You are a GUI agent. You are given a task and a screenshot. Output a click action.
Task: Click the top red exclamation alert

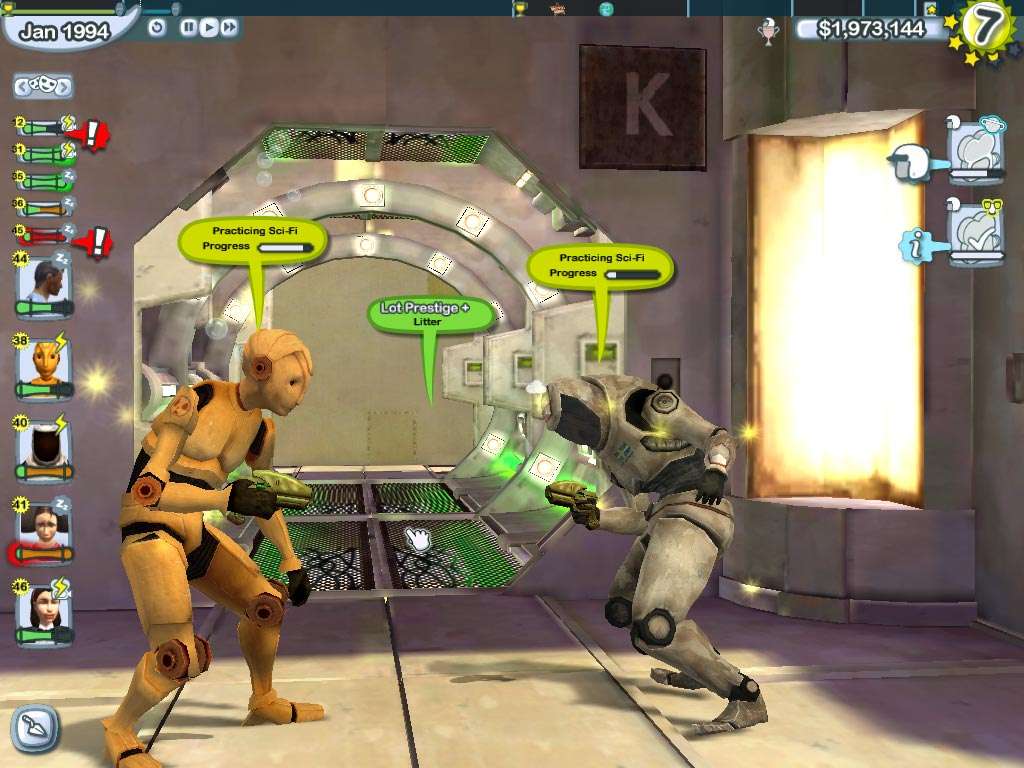click(x=93, y=132)
